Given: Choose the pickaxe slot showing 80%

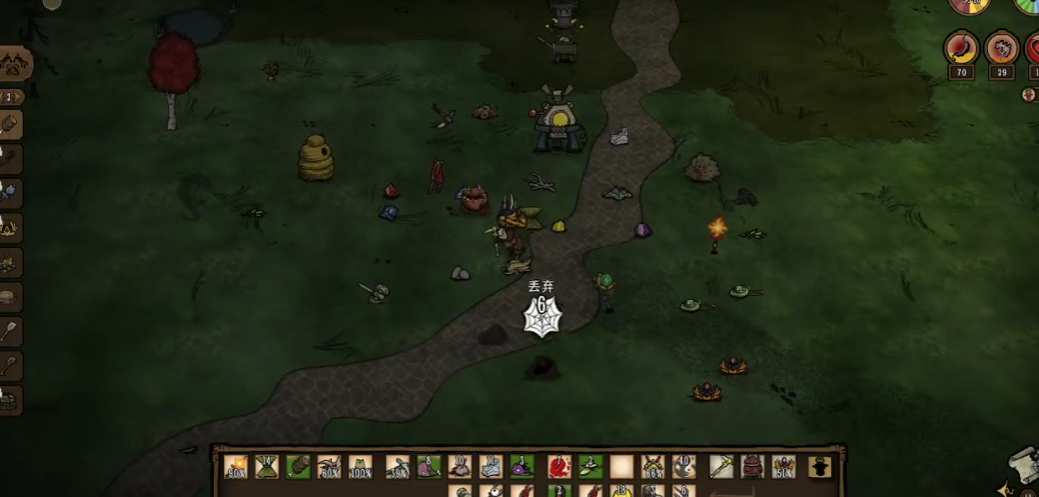Looking at the screenshot, I should coord(329,466).
